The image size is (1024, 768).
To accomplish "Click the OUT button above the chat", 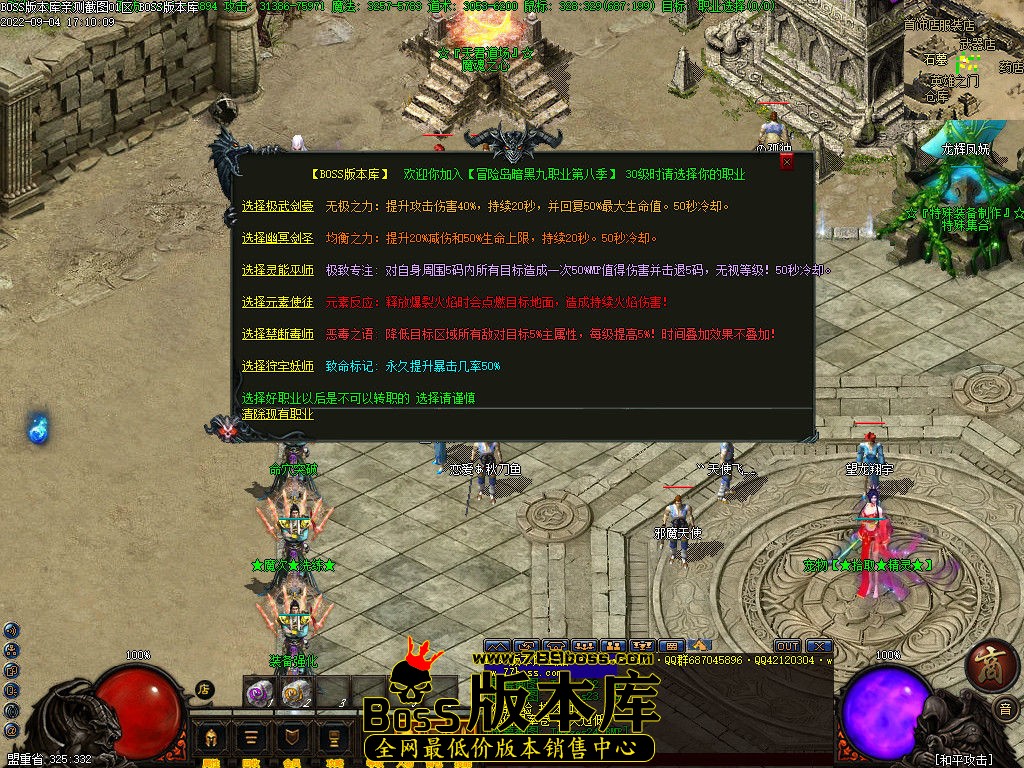I will tap(787, 646).
